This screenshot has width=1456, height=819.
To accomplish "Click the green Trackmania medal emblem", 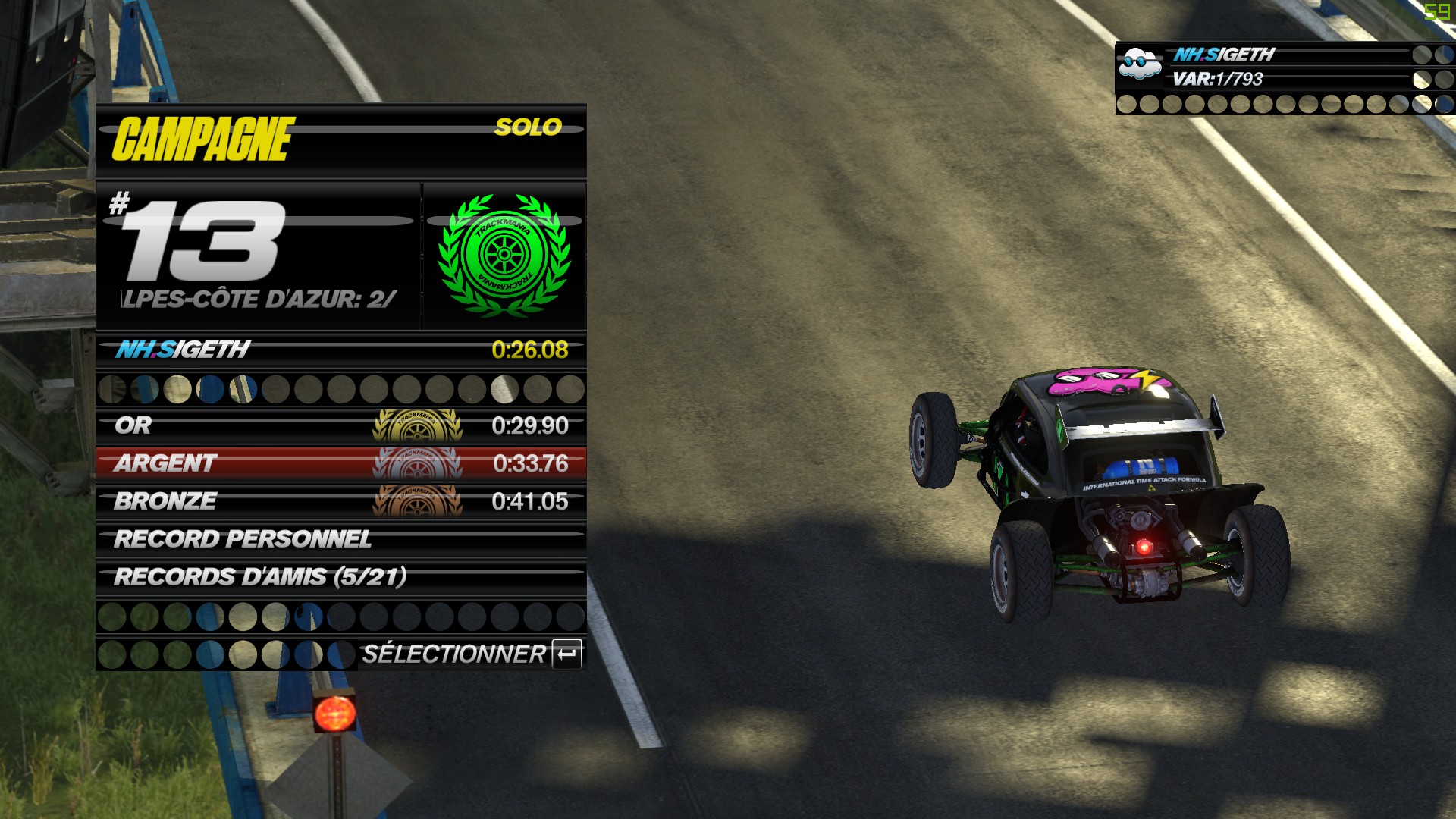I will 504,255.
